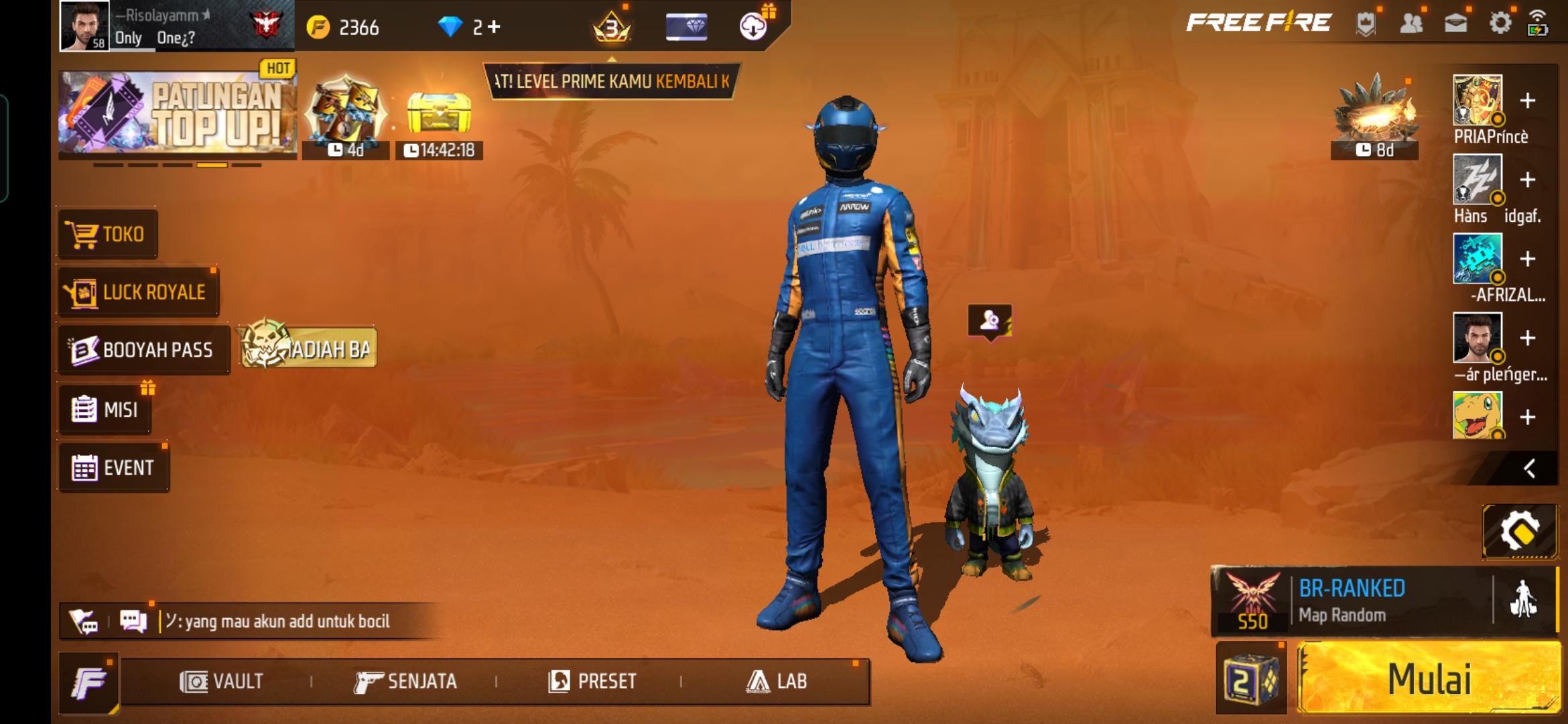
Task: Collapse the friends side panel arrow
Action: point(1529,469)
